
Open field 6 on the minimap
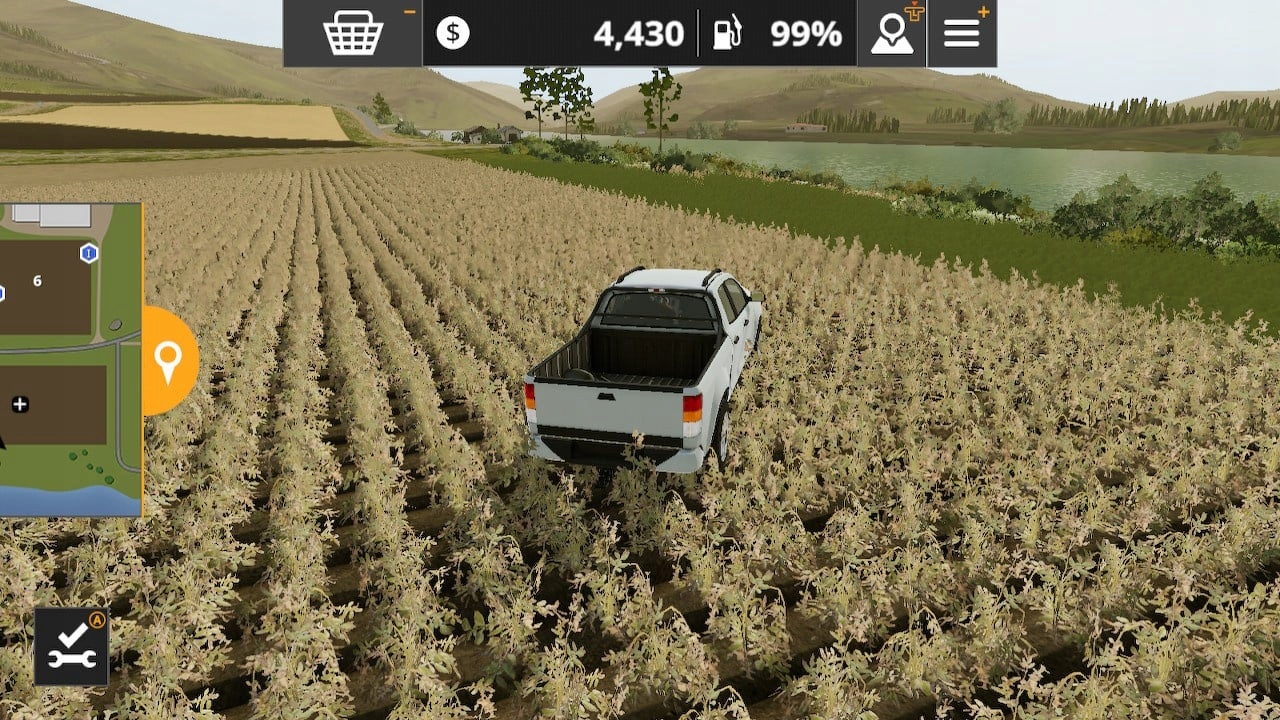tap(37, 283)
